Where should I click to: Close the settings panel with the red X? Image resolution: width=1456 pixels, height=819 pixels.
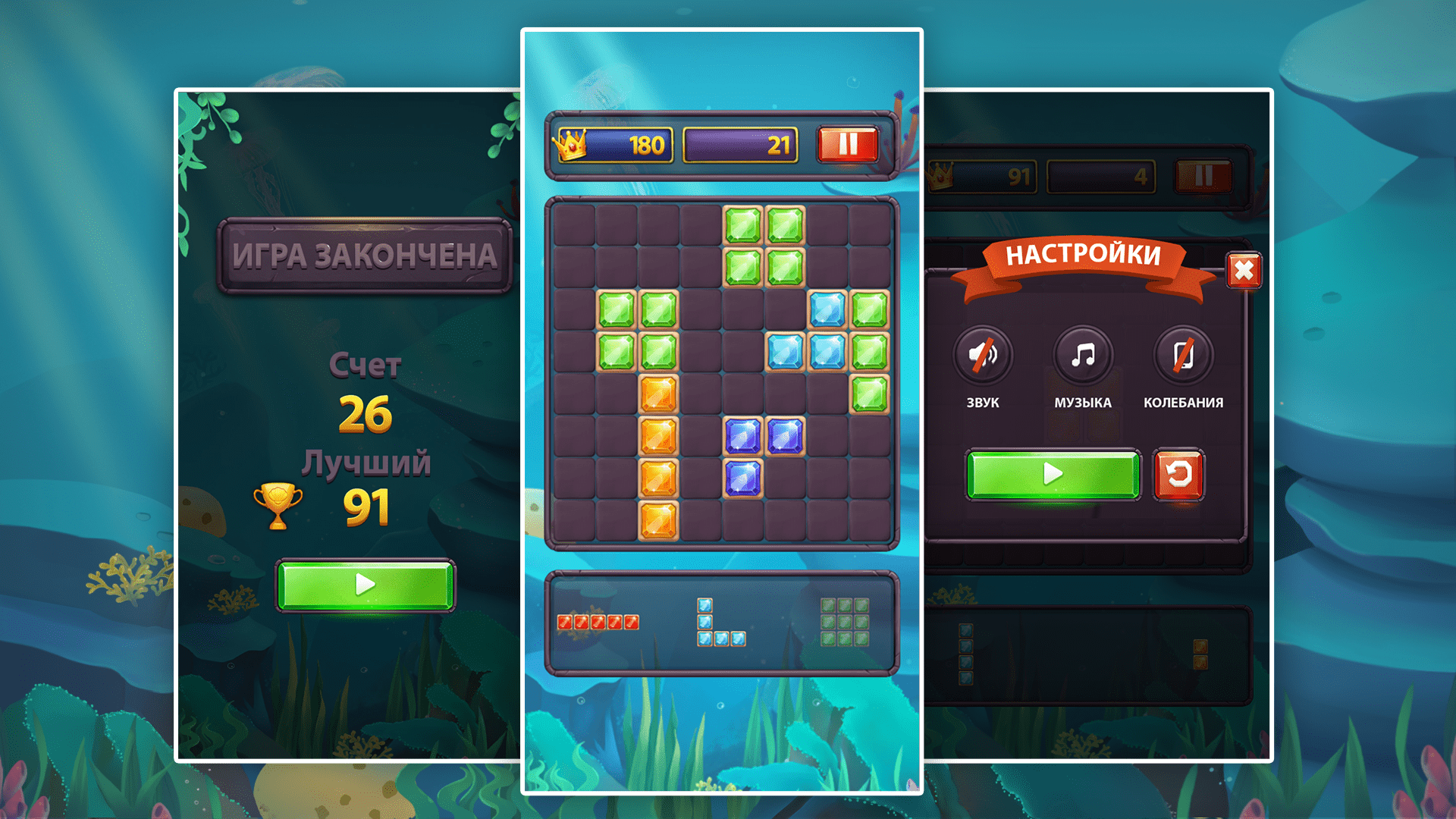[1245, 271]
